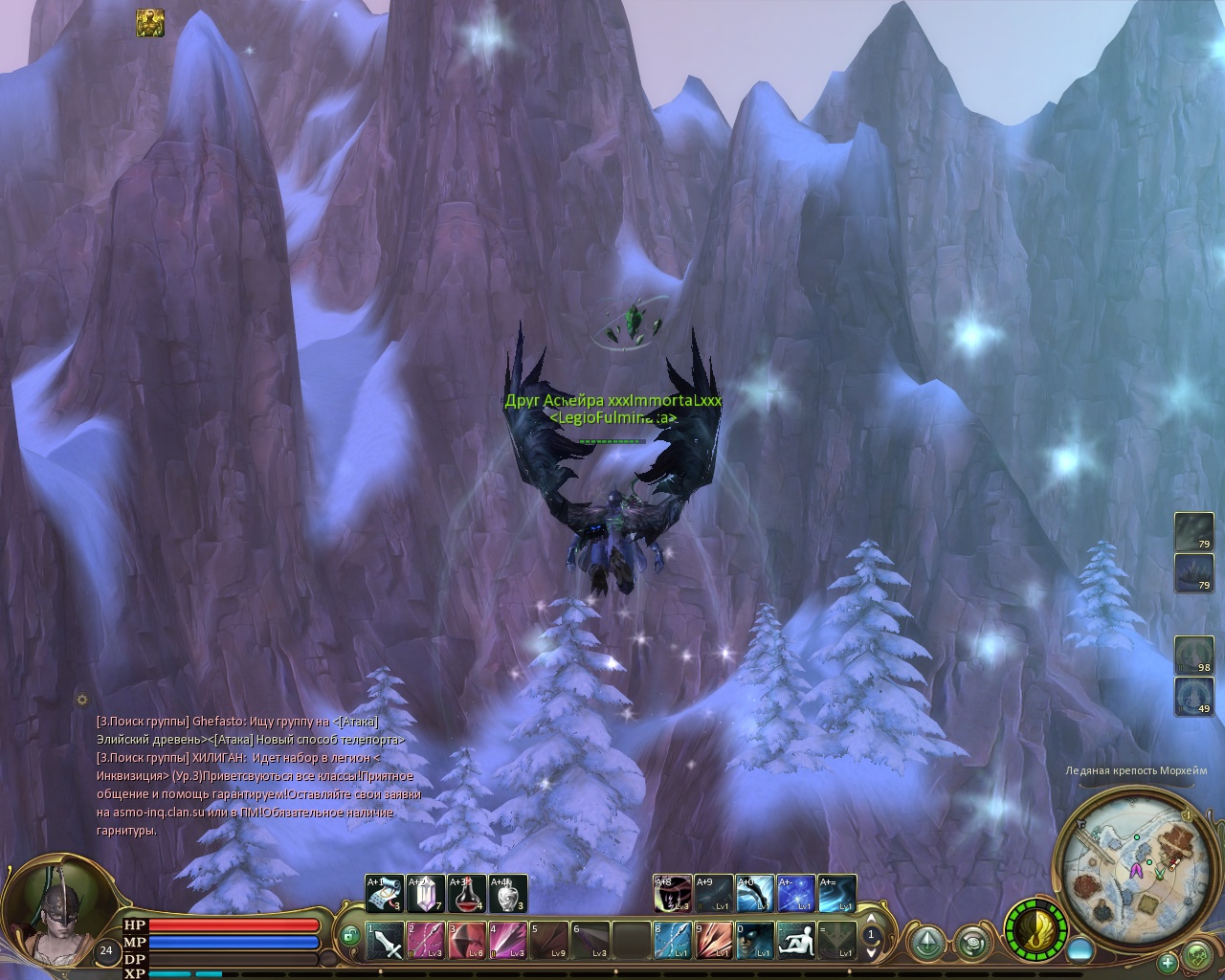1225x980 pixels.
Task: Activate the sword basic attack in slot 1
Action: pyautogui.click(x=385, y=941)
